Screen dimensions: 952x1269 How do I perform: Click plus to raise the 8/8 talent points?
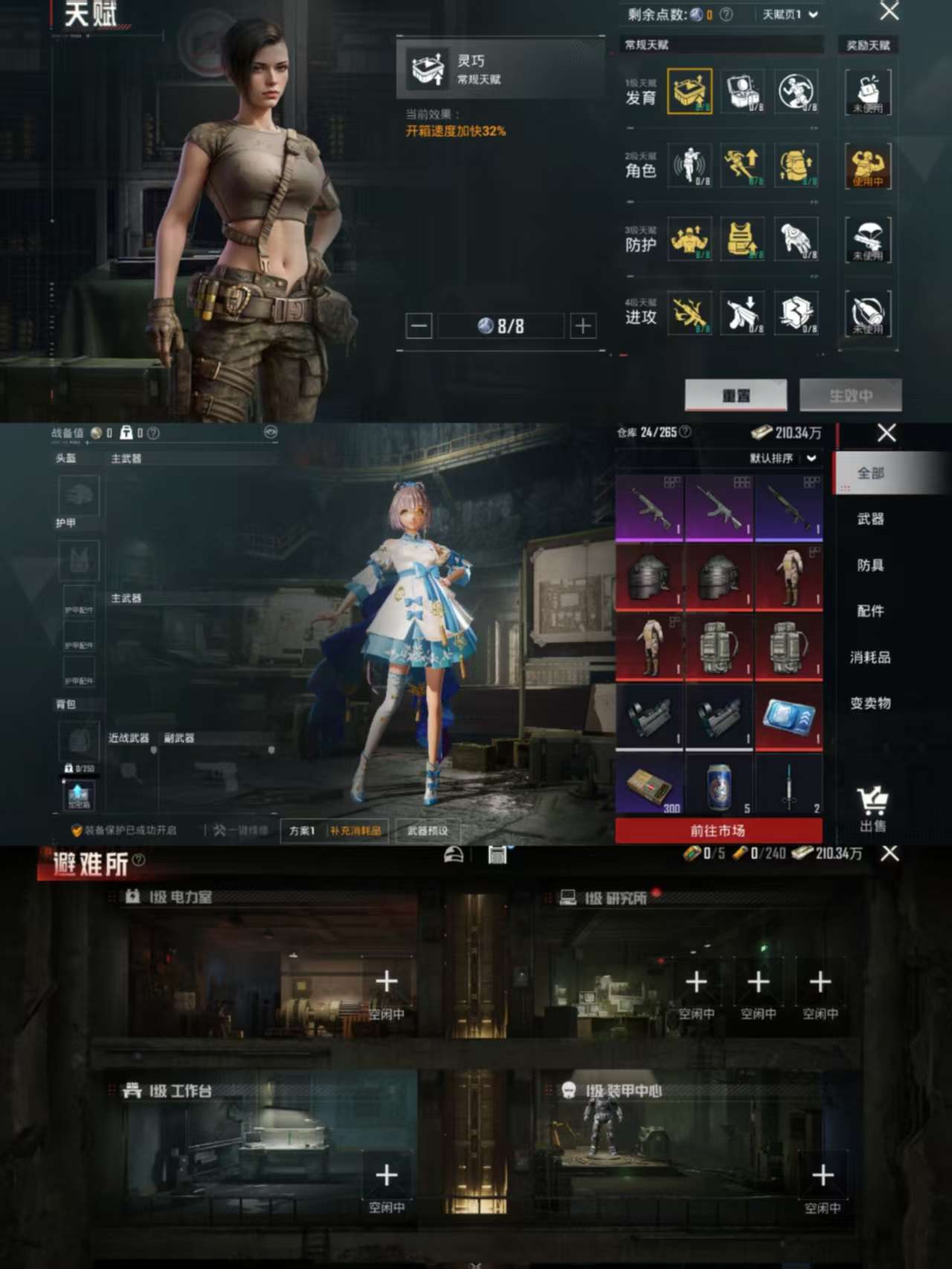click(583, 326)
